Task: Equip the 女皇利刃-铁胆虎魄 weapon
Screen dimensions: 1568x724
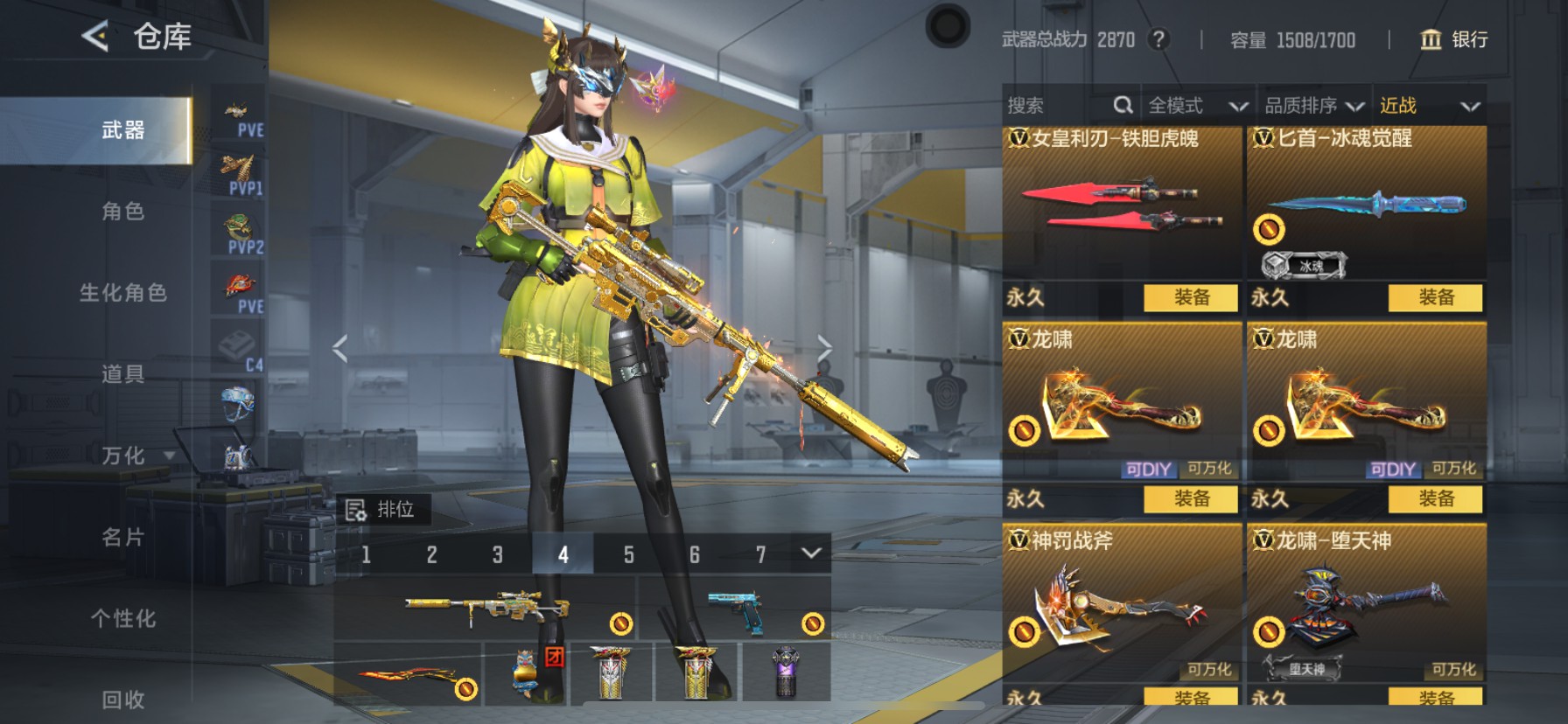Action: pos(1191,297)
